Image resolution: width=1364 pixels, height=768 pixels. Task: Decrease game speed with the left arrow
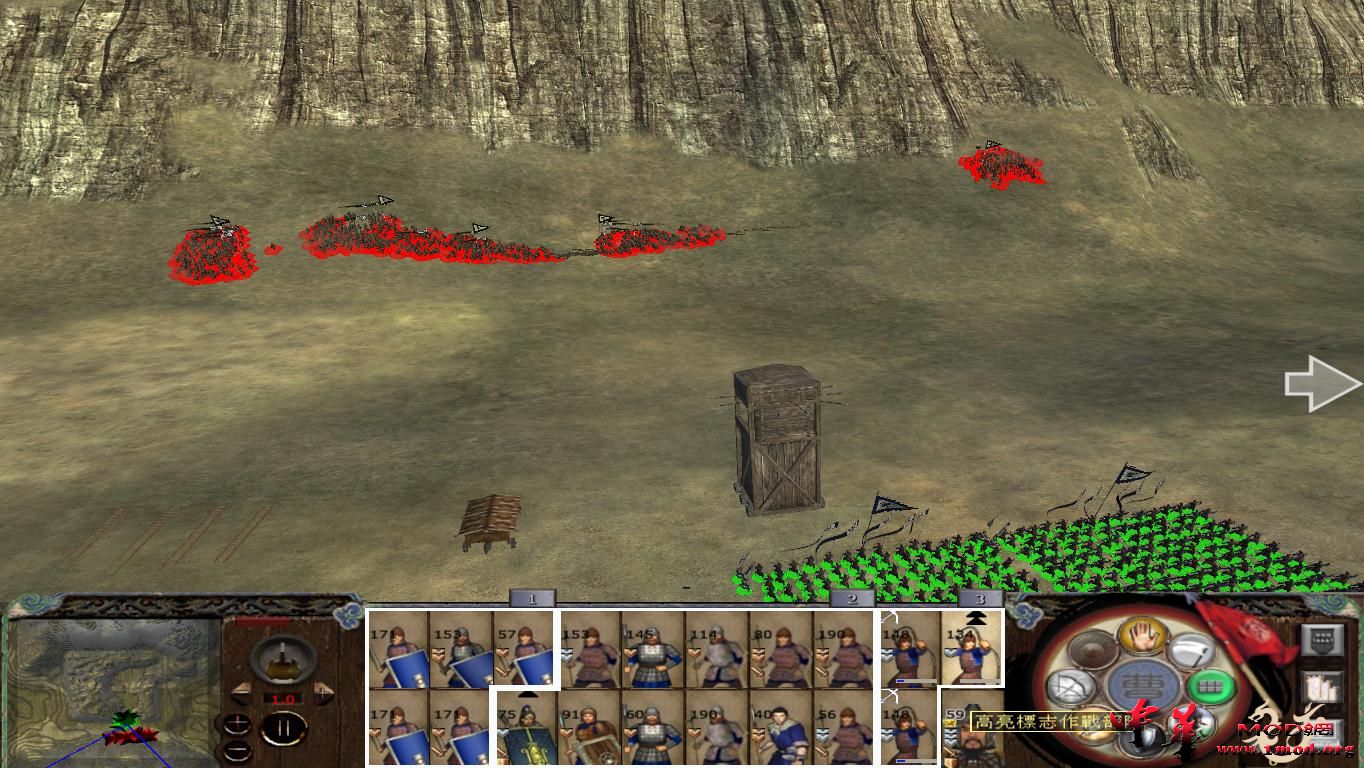pos(240,691)
